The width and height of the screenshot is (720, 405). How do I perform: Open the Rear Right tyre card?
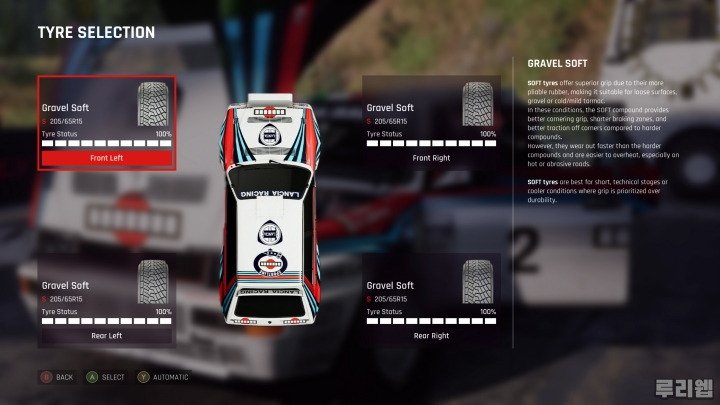(431, 301)
